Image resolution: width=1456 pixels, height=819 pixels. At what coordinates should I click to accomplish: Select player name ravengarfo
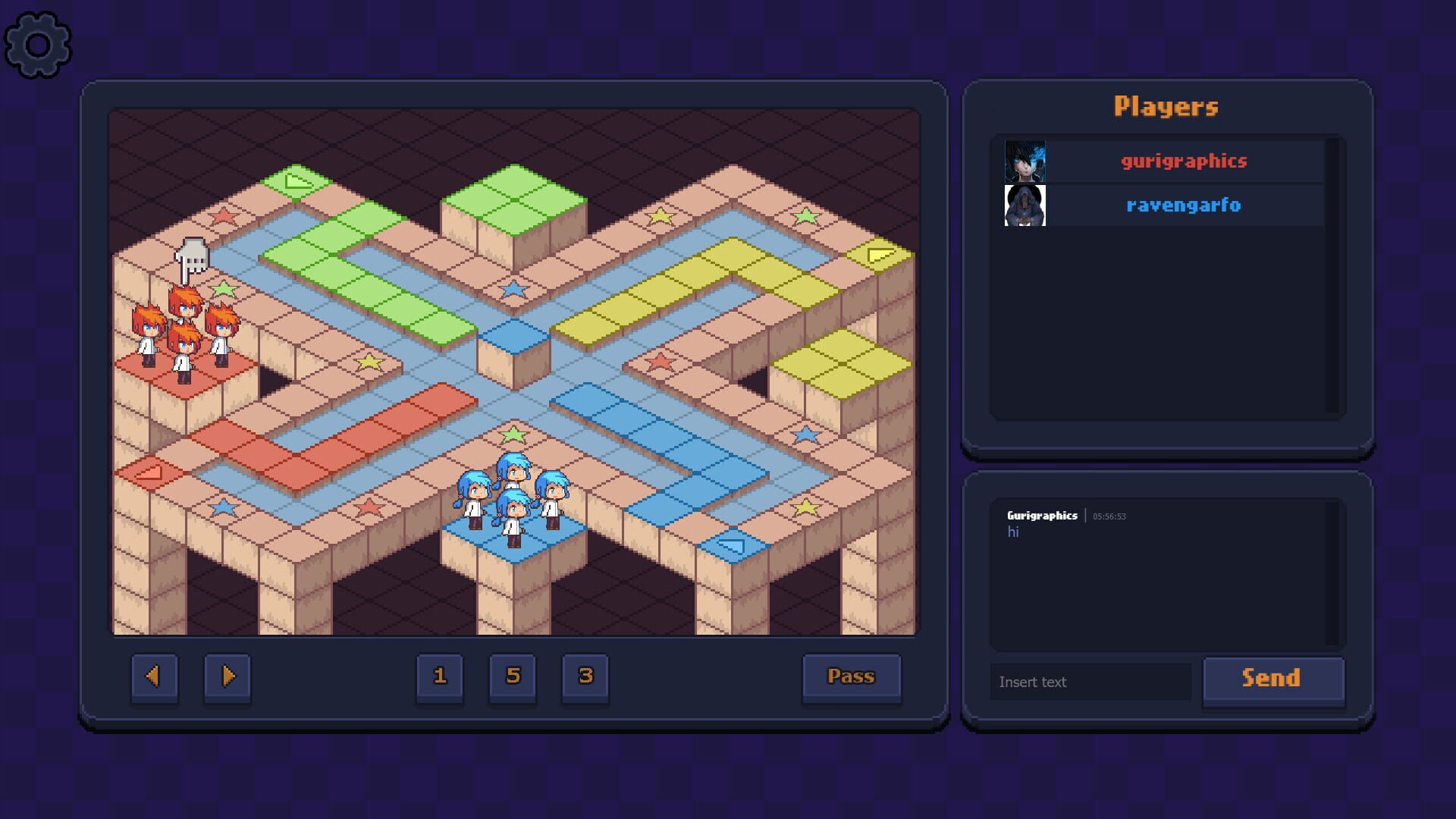click(1183, 204)
